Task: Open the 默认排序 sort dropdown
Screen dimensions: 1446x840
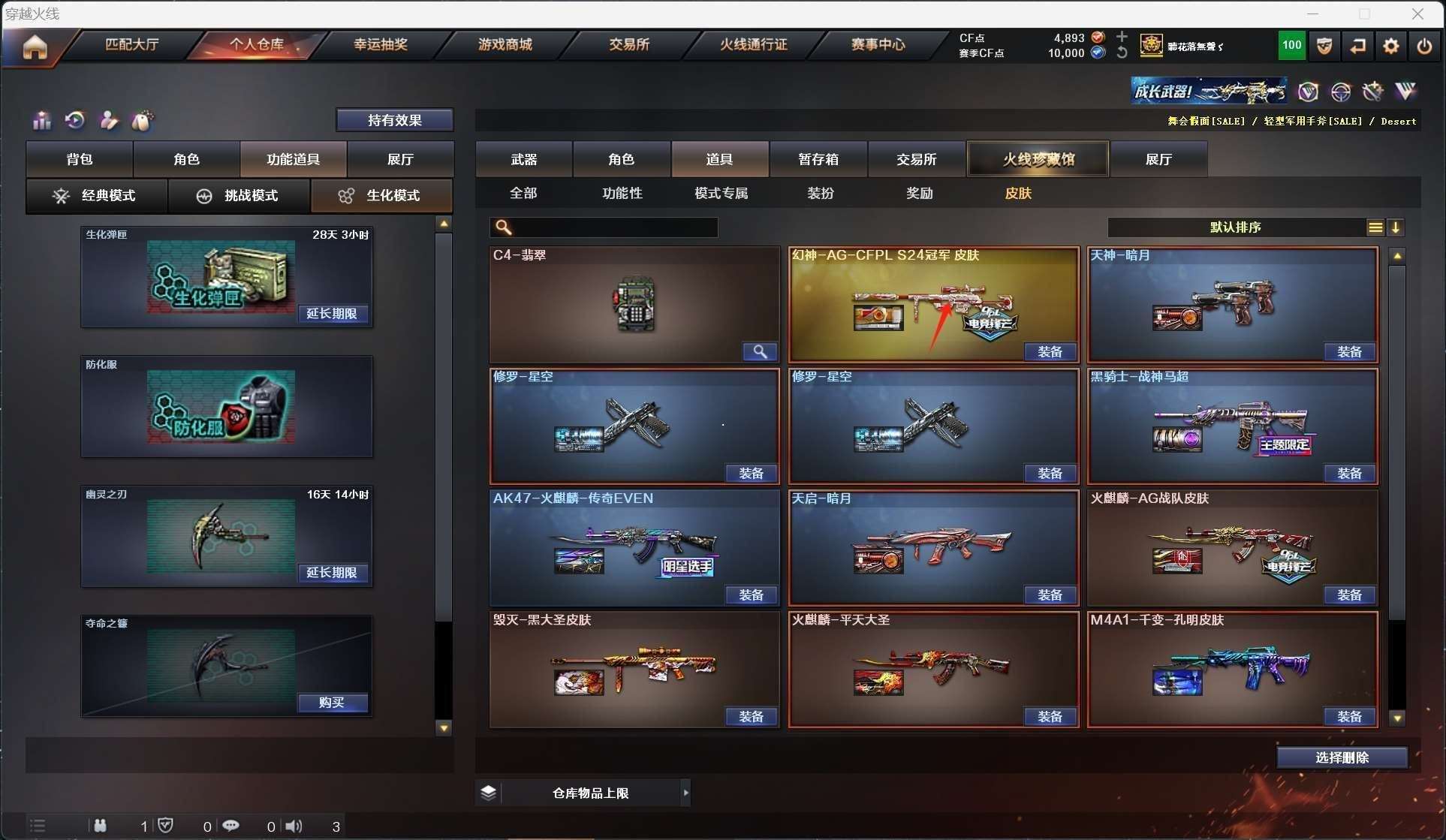Action: click(1235, 227)
